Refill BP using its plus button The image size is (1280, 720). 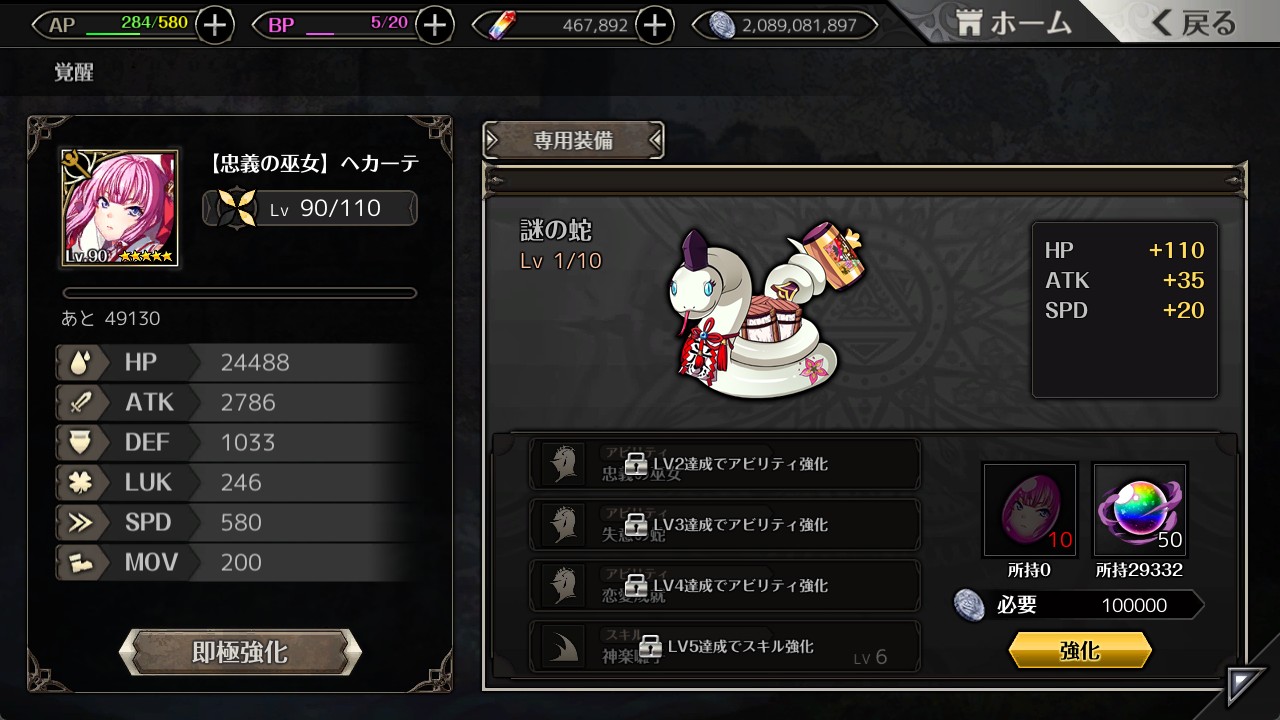434,25
